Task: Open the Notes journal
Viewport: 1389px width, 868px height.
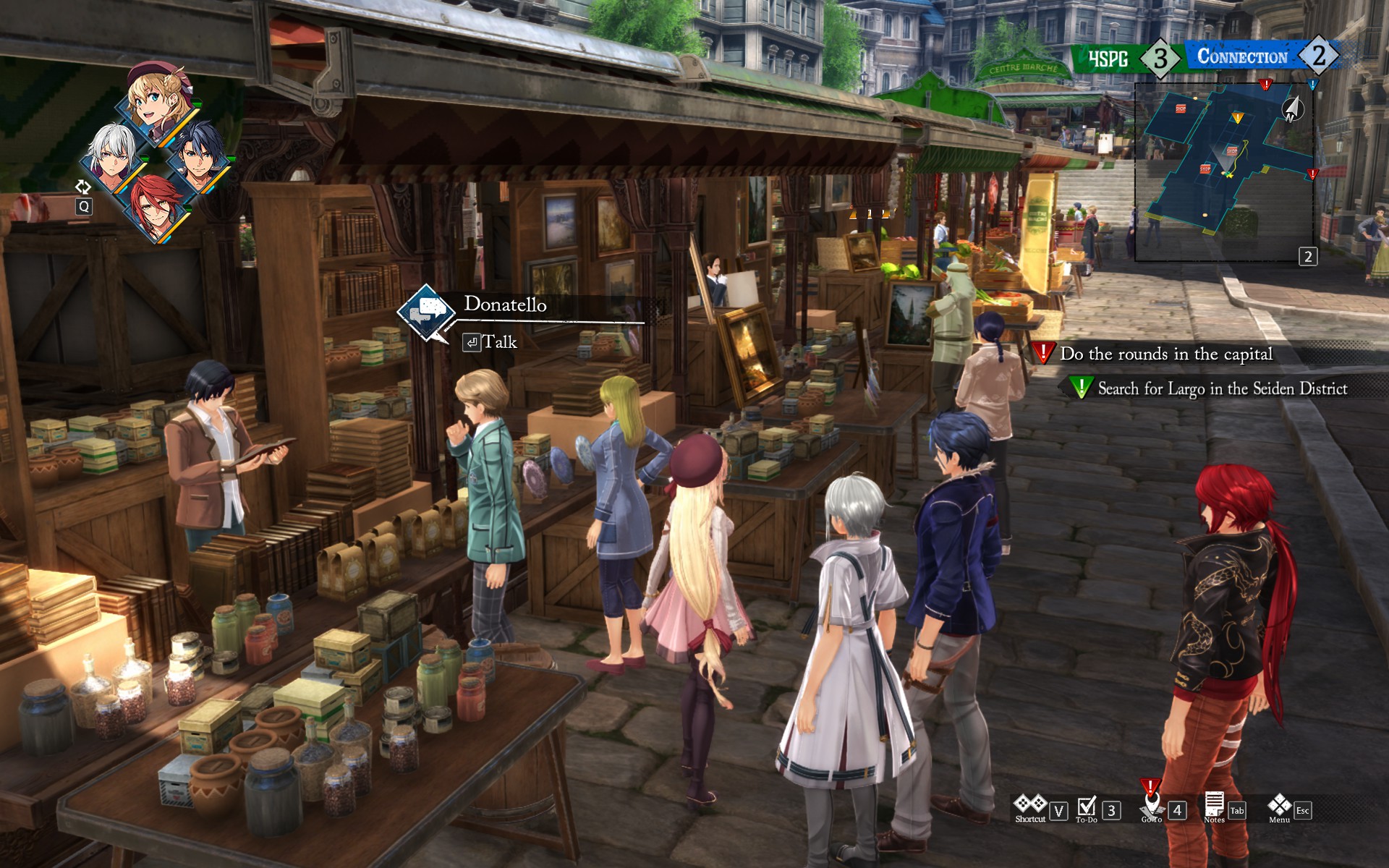Action: (x=1214, y=807)
